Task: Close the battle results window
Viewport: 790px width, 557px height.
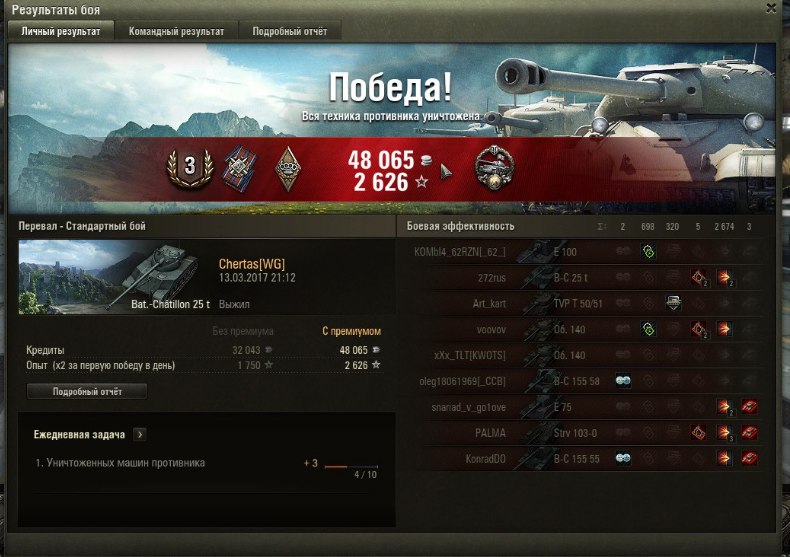Action: point(770,8)
